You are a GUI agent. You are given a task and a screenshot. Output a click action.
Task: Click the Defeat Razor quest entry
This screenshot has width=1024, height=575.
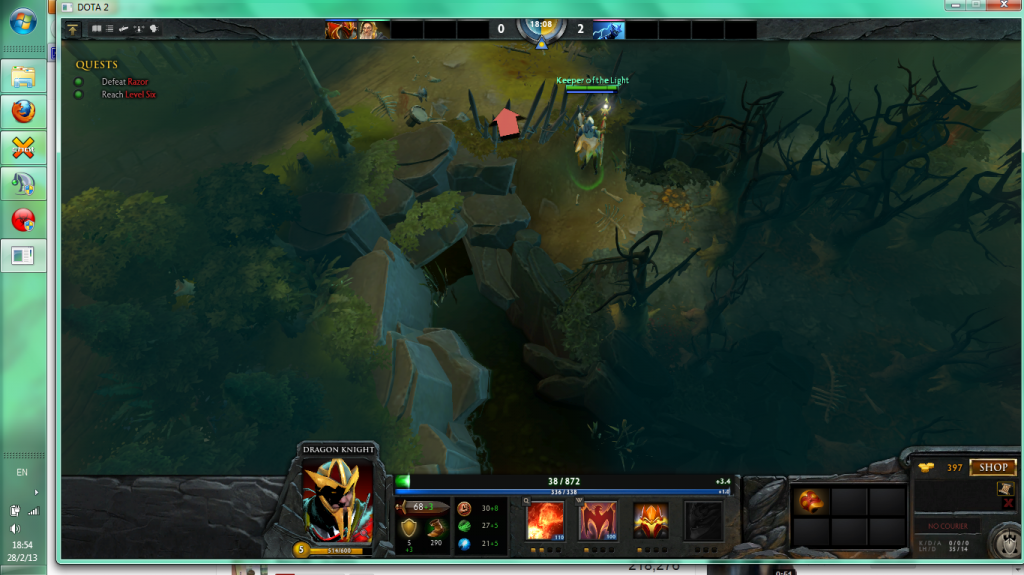pos(124,82)
